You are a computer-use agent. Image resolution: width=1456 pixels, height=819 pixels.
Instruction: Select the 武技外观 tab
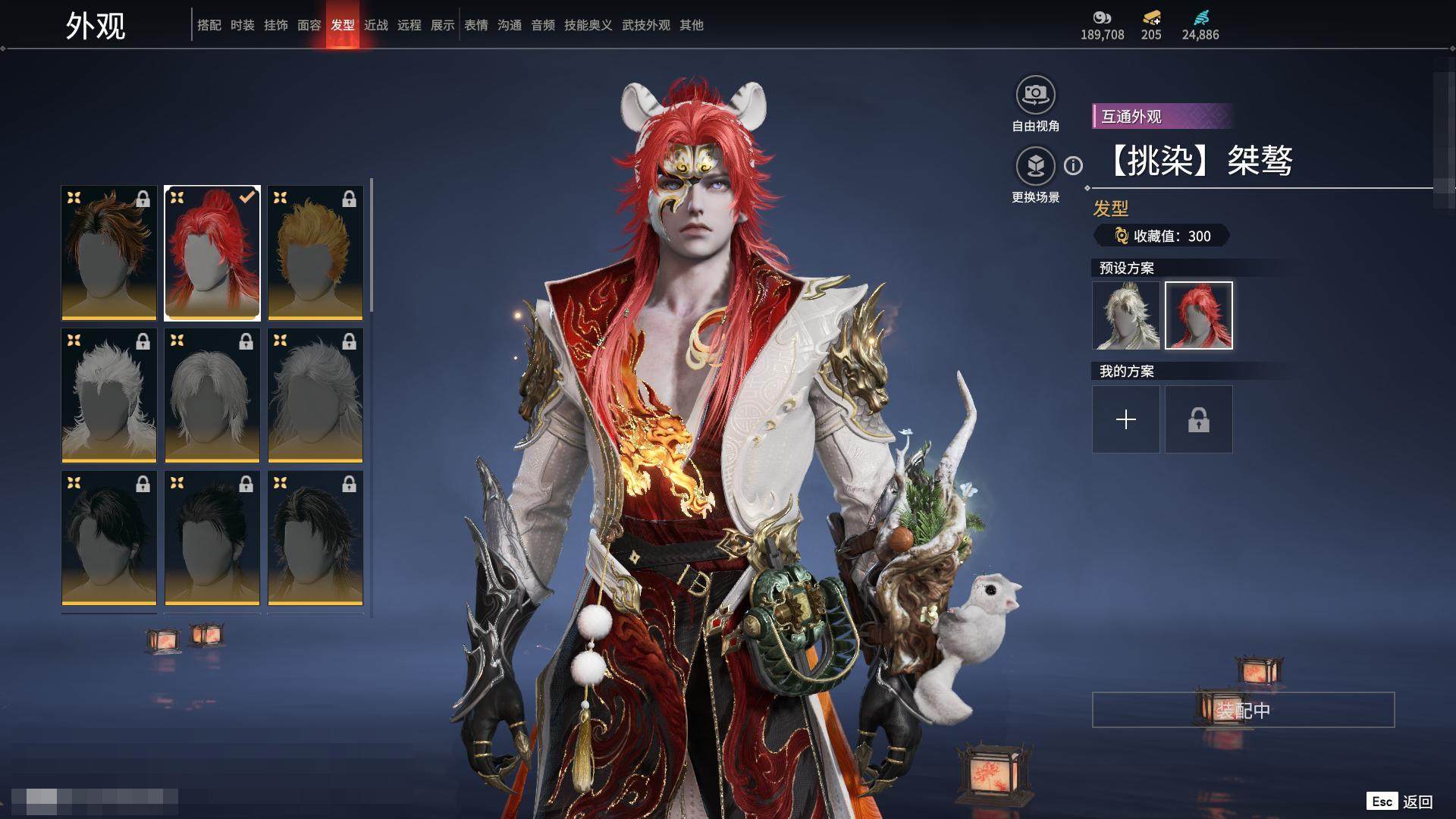tap(645, 25)
